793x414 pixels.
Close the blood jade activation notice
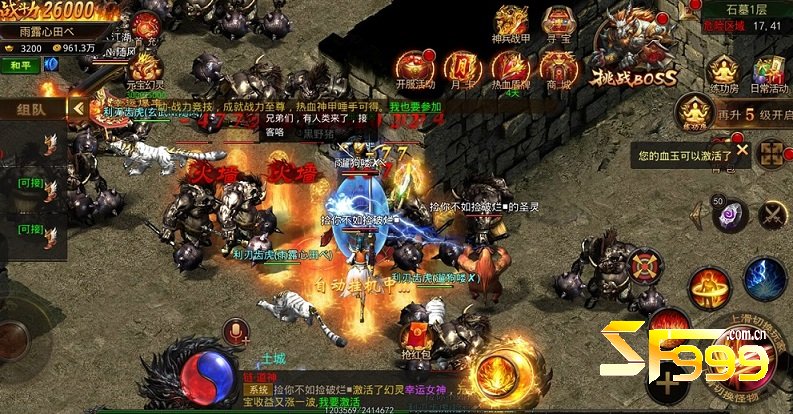tap(741, 151)
